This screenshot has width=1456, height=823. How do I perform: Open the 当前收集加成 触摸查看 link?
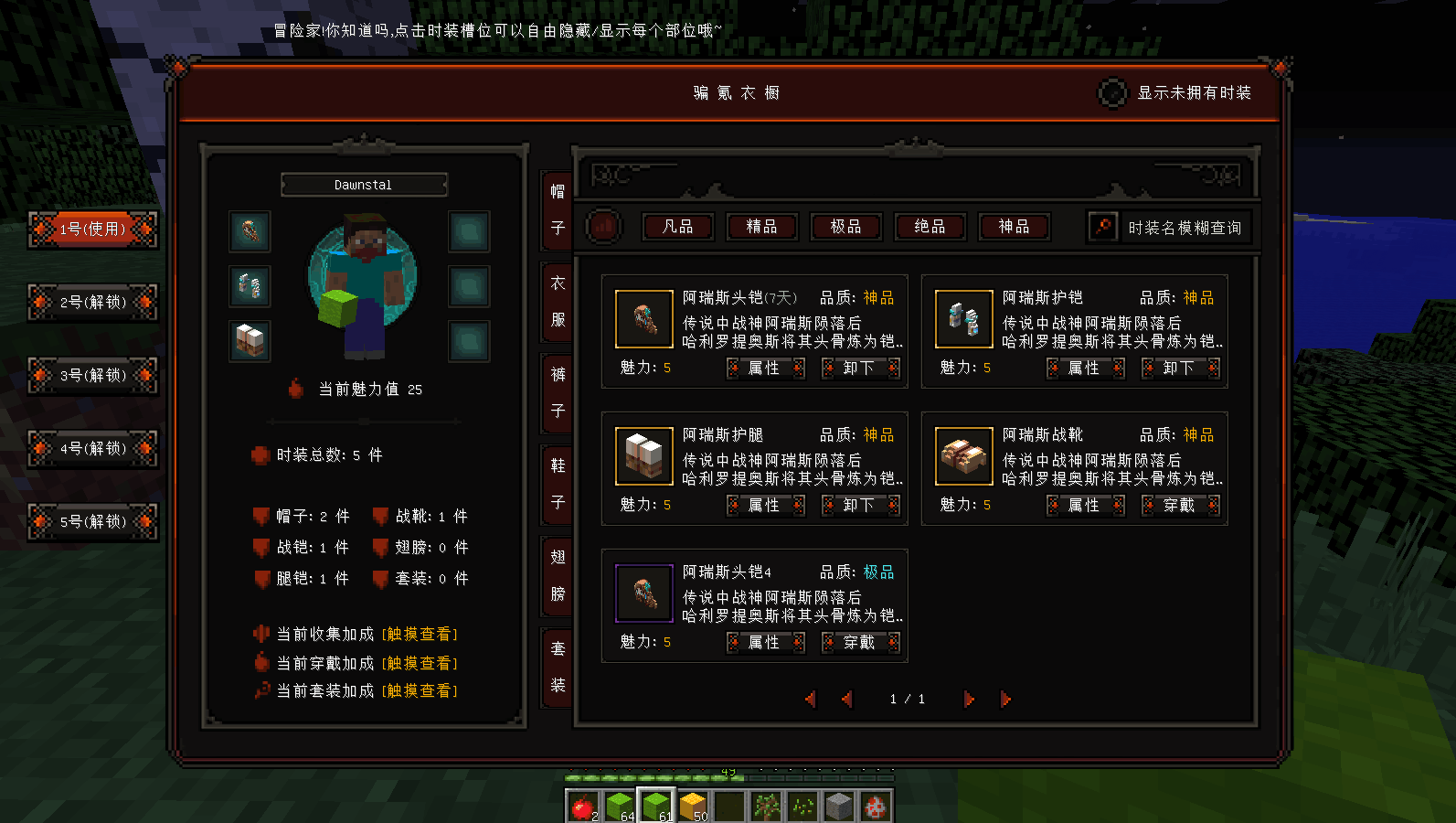(420, 633)
